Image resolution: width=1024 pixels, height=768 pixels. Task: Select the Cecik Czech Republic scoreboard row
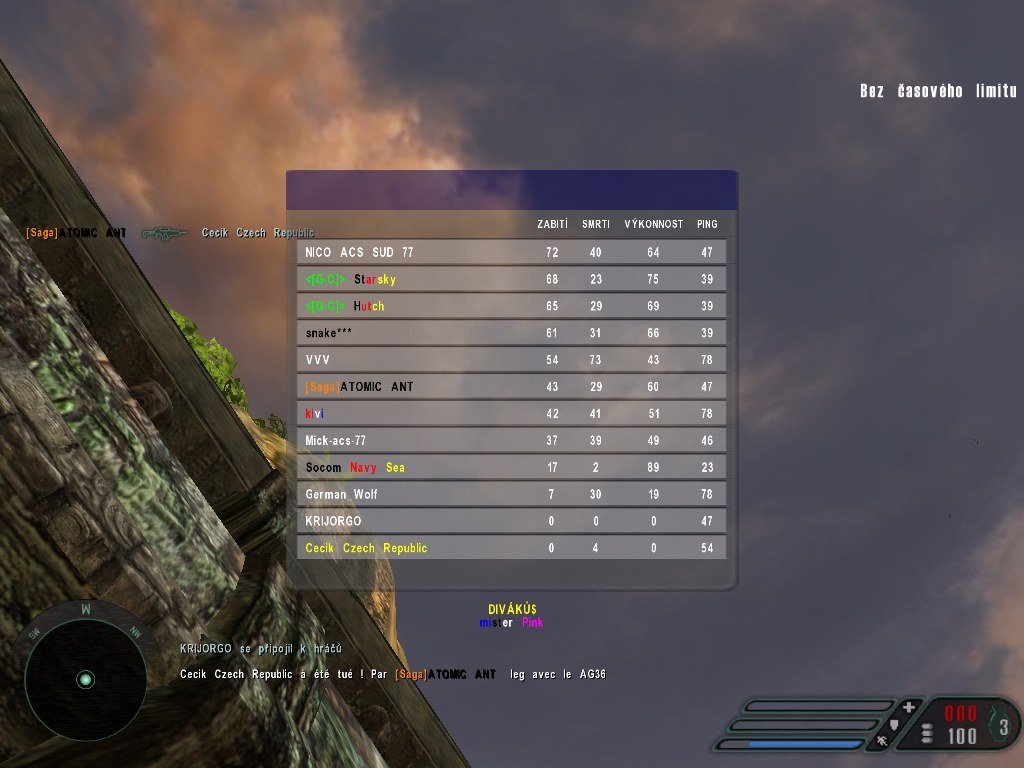512,548
